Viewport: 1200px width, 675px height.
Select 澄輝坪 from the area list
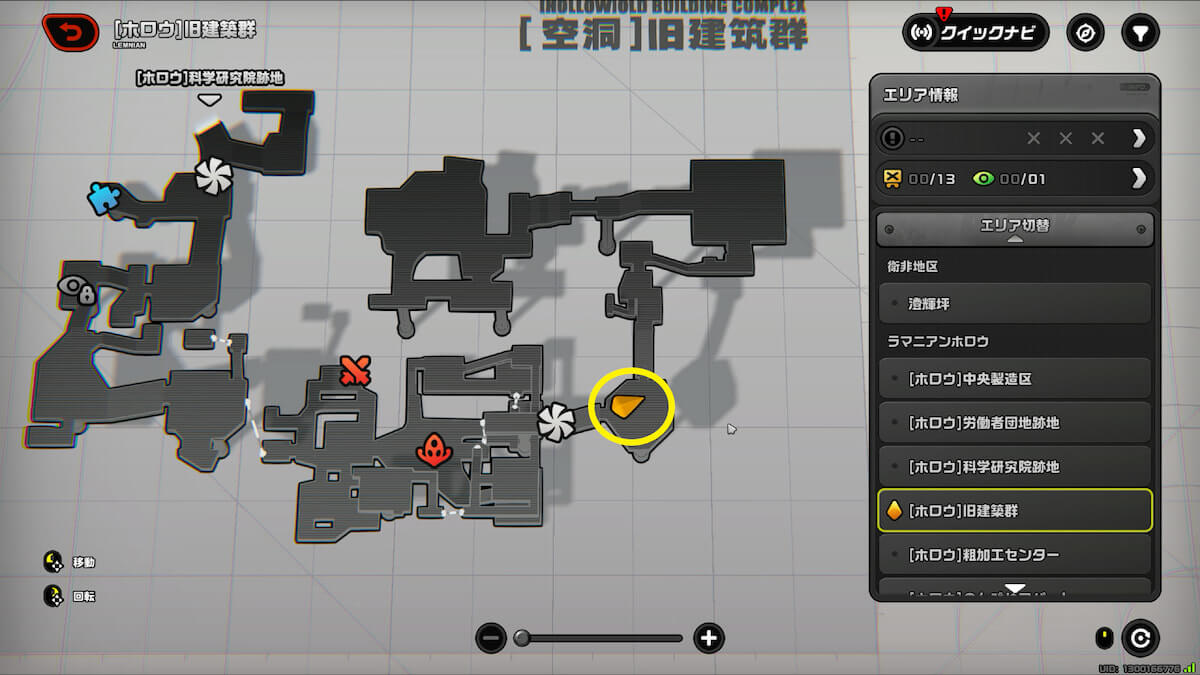tap(1014, 302)
